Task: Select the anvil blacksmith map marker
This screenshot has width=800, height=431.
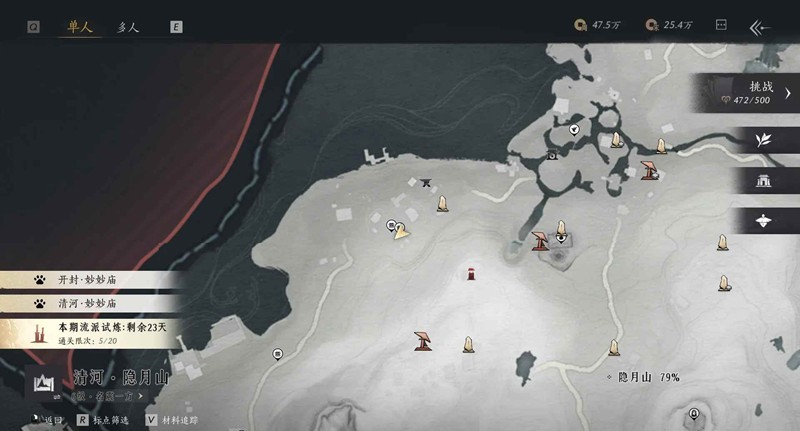Action: (x=427, y=182)
